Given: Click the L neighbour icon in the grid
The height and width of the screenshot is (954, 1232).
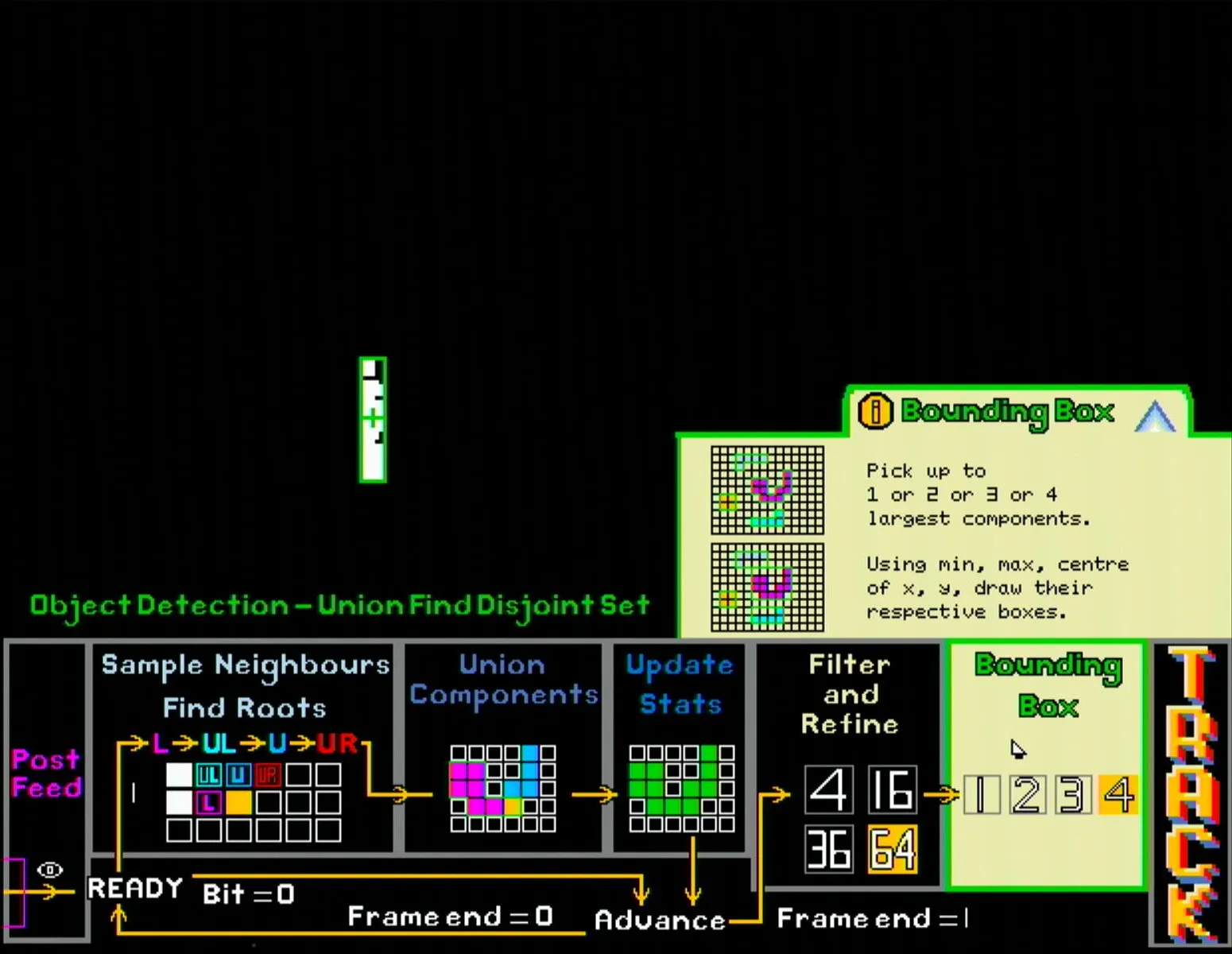Looking at the screenshot, I should point(208,802).
